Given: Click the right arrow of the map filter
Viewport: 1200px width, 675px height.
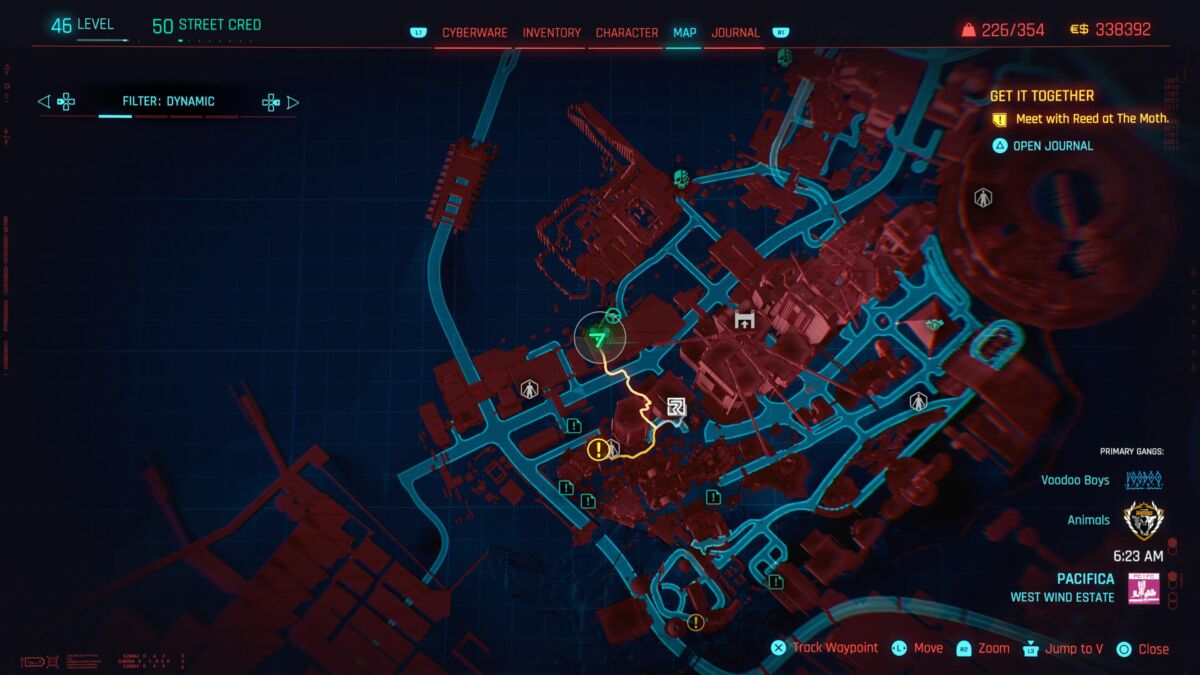Looking at the screenshot, I should point(292,101).
